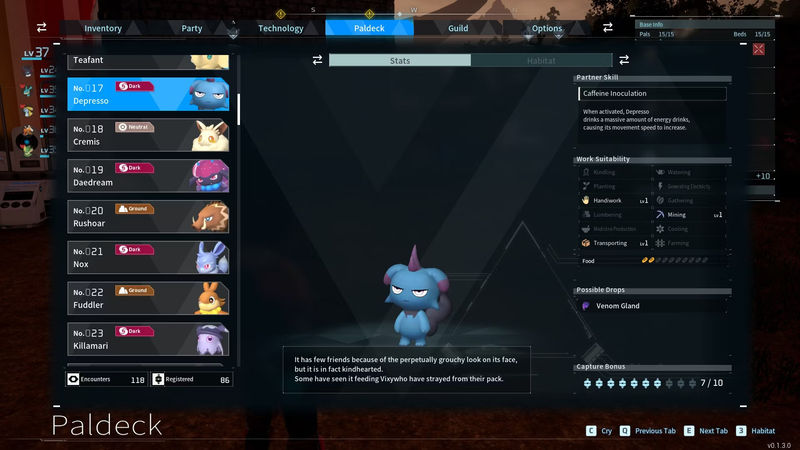The image size is (800, 450).
Task: Open the No.022 Fuddler entry
Action: [150, 298]
